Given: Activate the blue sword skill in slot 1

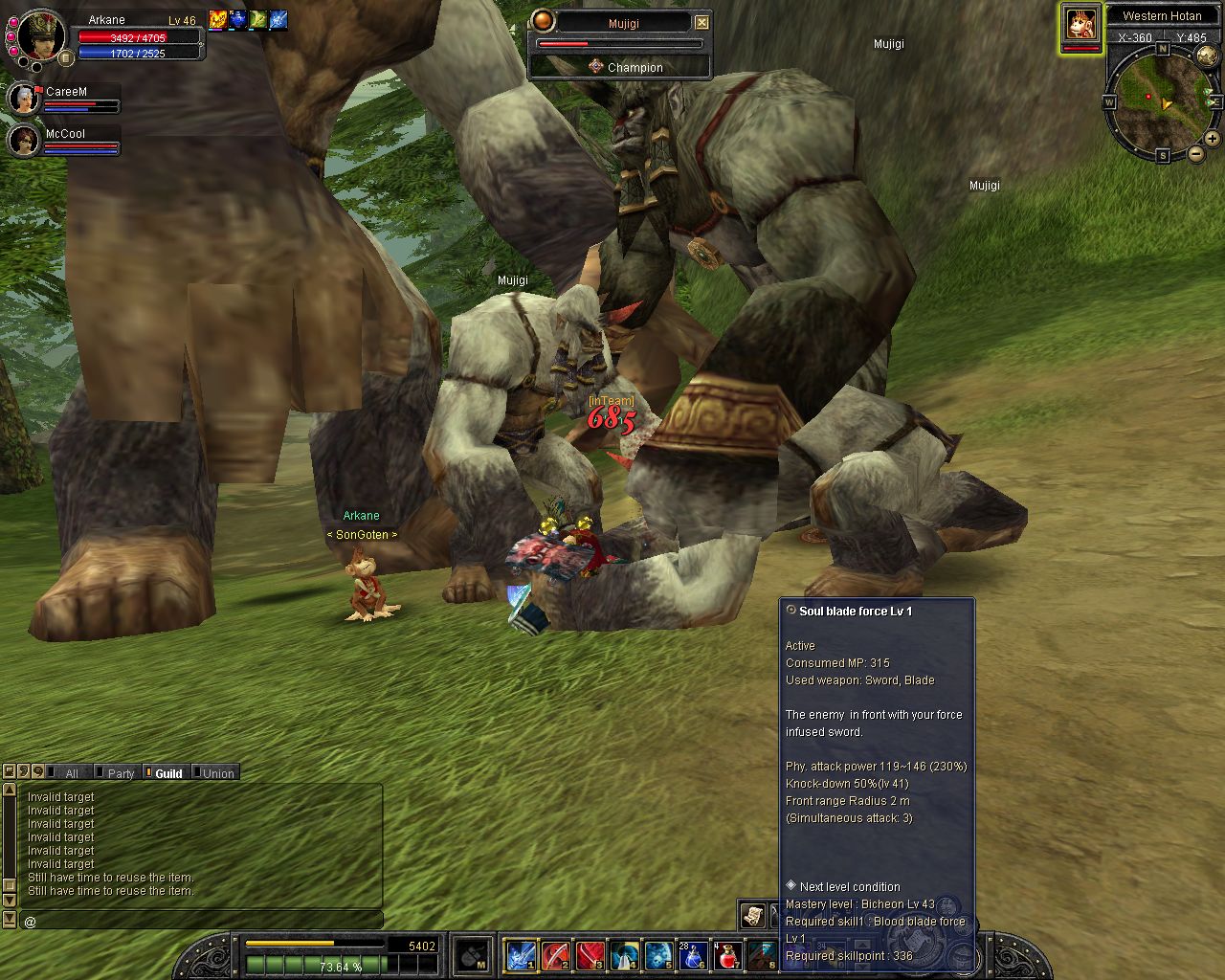Looking at the screenshot, I should click(x=522, y=955).
